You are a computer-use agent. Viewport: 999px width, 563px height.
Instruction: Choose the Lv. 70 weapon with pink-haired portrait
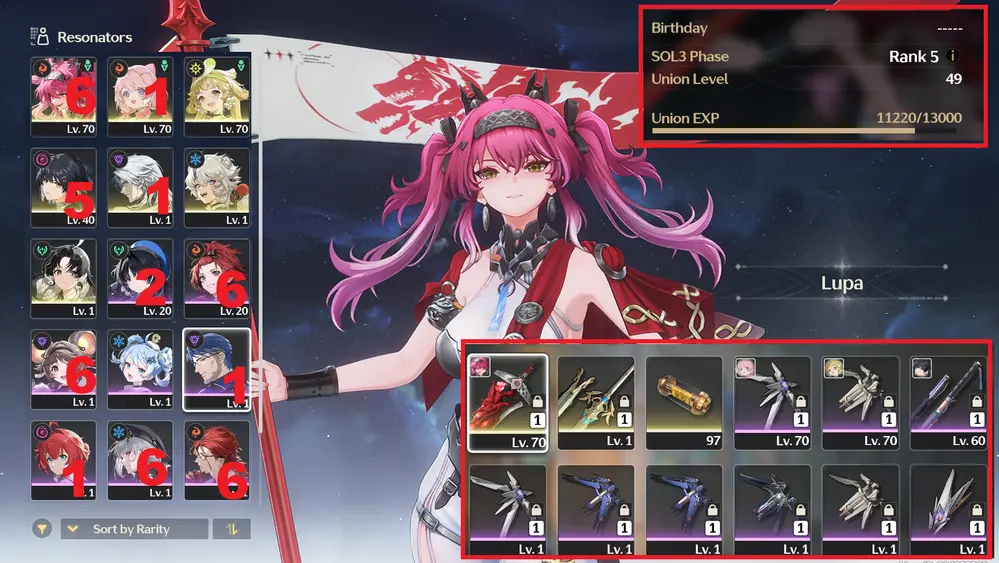[x=772, y=398]
